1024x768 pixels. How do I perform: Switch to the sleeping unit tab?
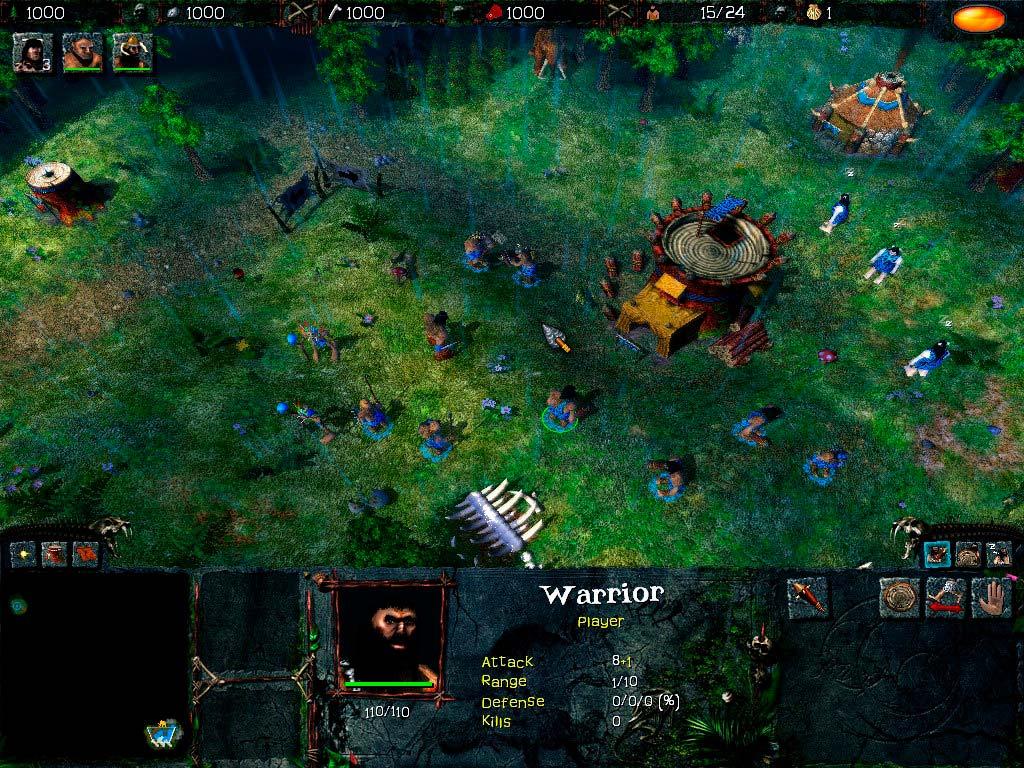tap(999, 554)
